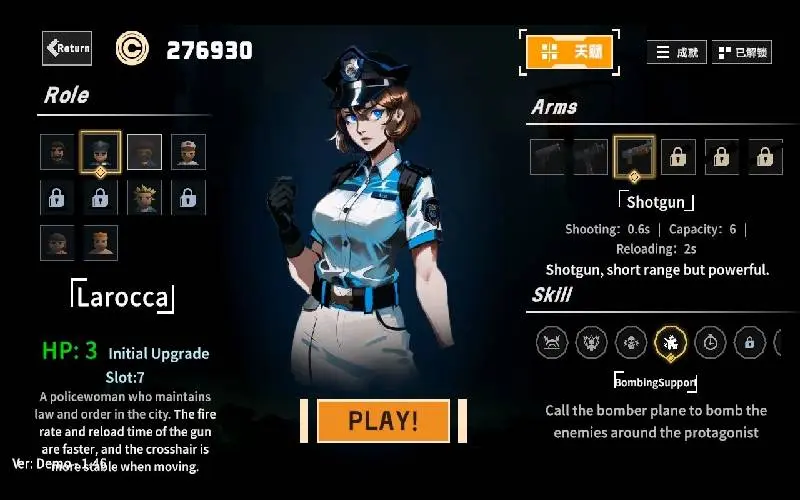Open the orange 天赋 talent menu
Screen dimensions: 800x500
pos(569,52)
